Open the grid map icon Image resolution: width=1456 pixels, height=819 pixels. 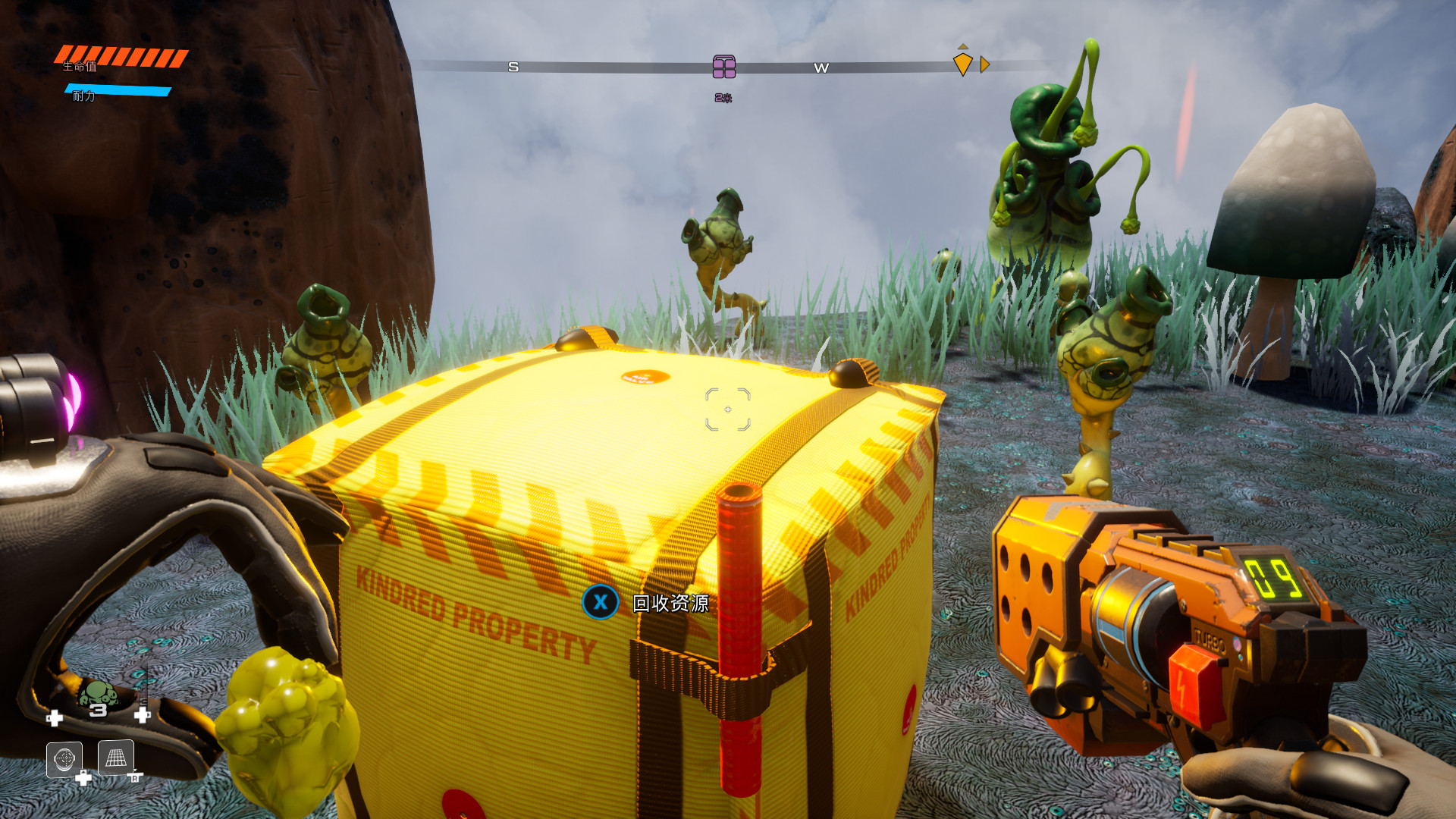pos(116,757)
